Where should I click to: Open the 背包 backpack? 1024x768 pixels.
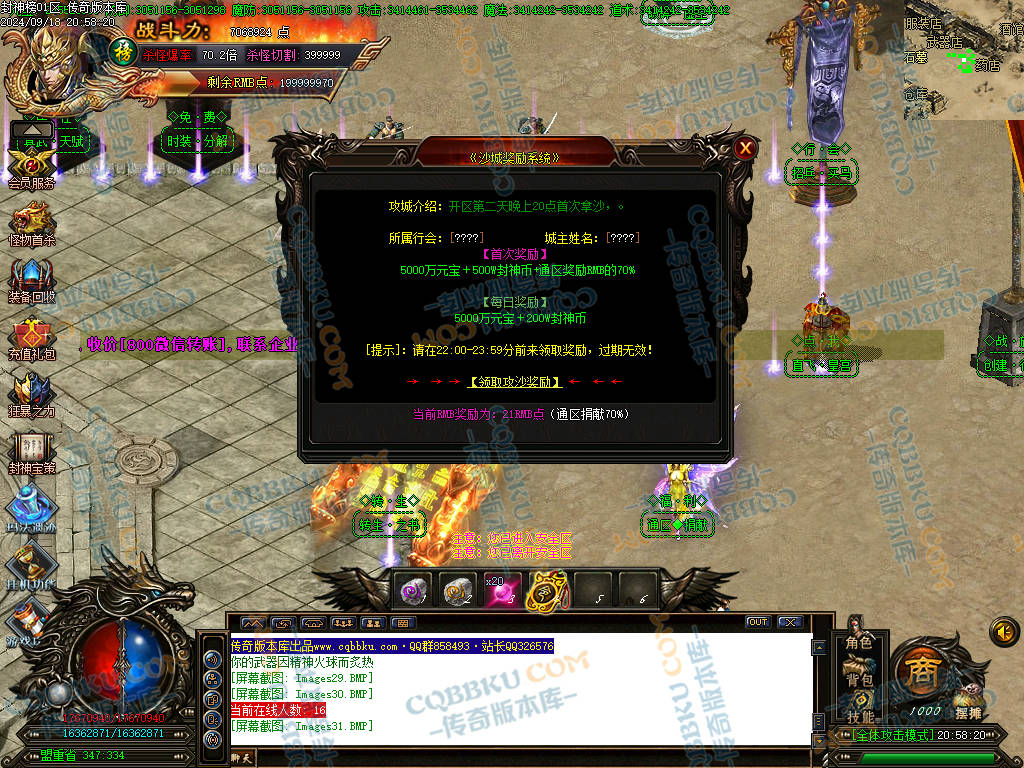[859, 679]
